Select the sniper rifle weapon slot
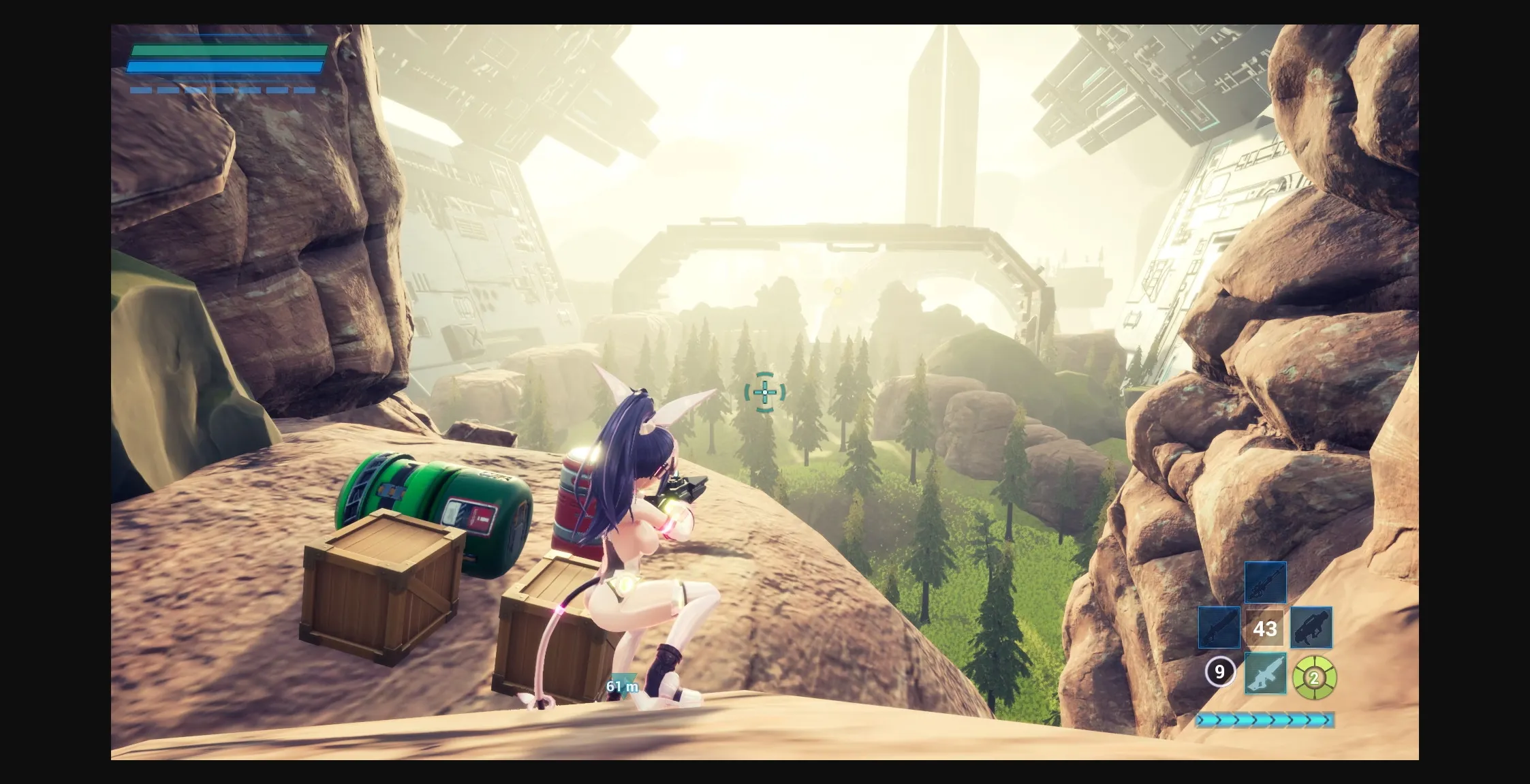 click(x=1265, y=583)
